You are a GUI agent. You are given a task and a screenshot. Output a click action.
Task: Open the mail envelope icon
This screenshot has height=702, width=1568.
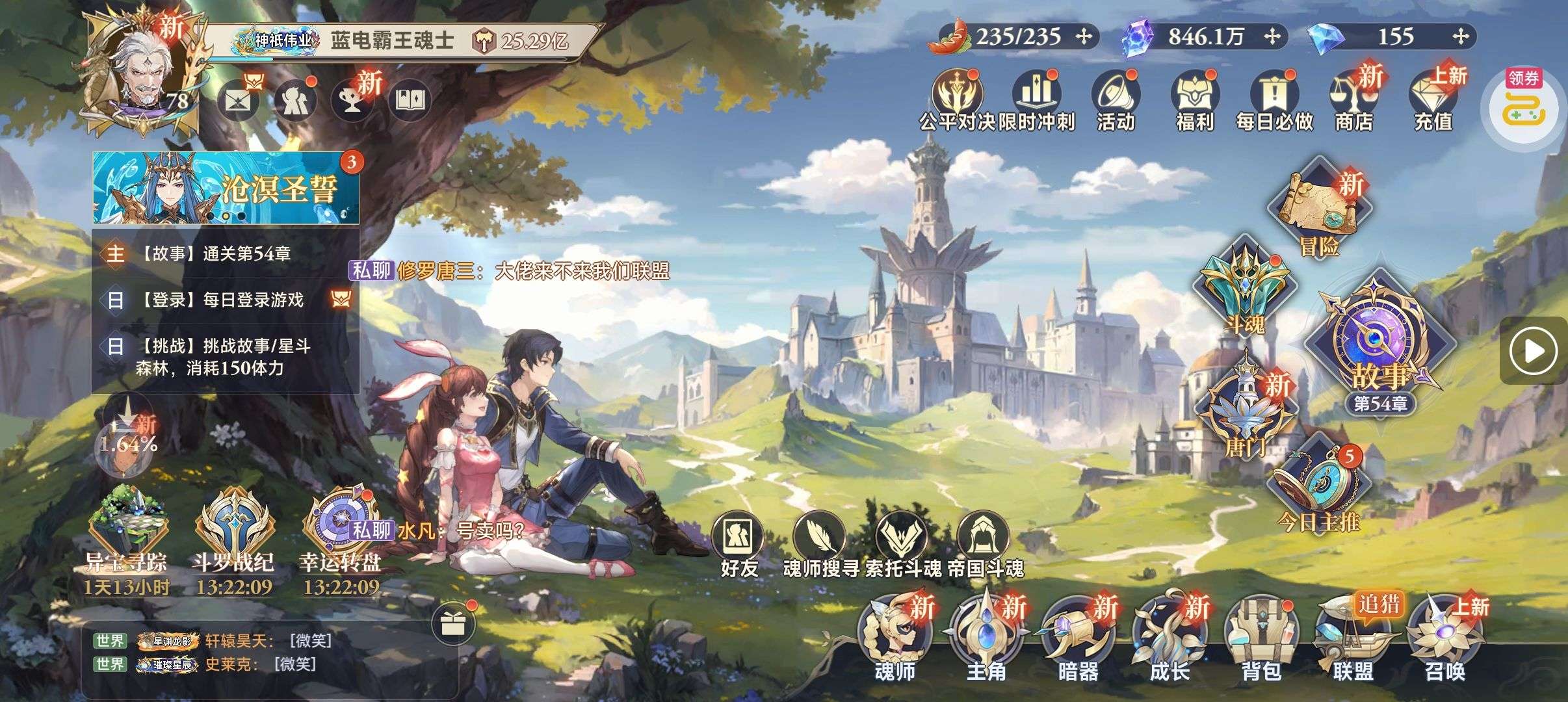pos(237,101)
